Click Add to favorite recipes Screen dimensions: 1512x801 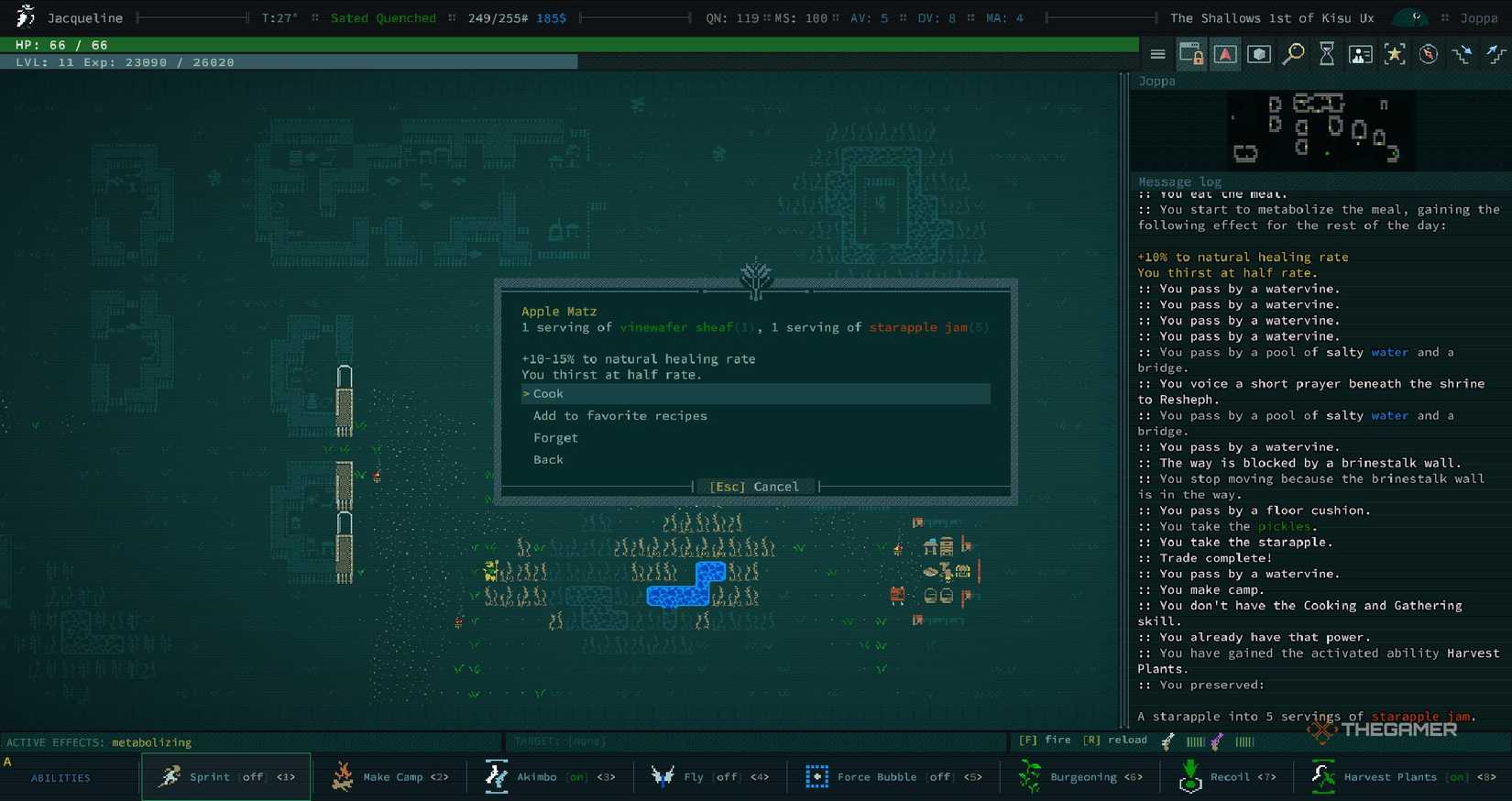coord(620,415)
